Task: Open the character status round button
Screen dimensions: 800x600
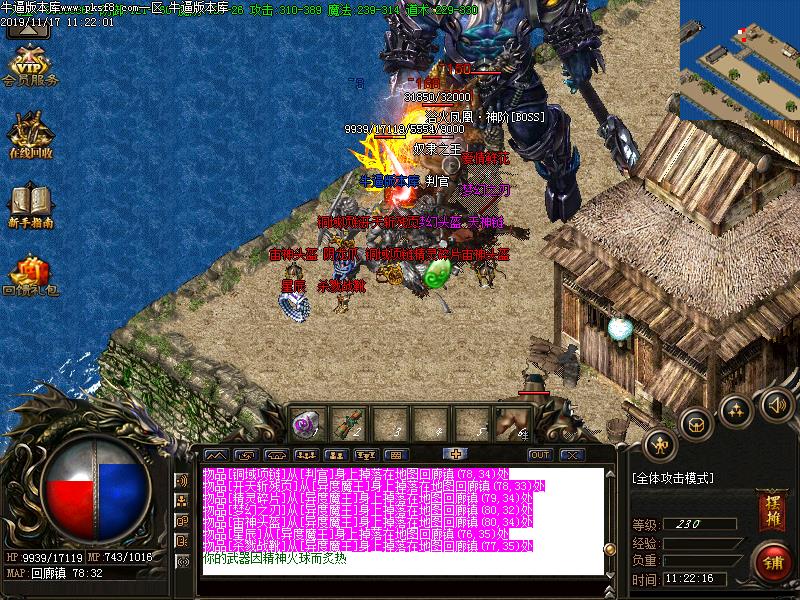Action: pos(660,444)
